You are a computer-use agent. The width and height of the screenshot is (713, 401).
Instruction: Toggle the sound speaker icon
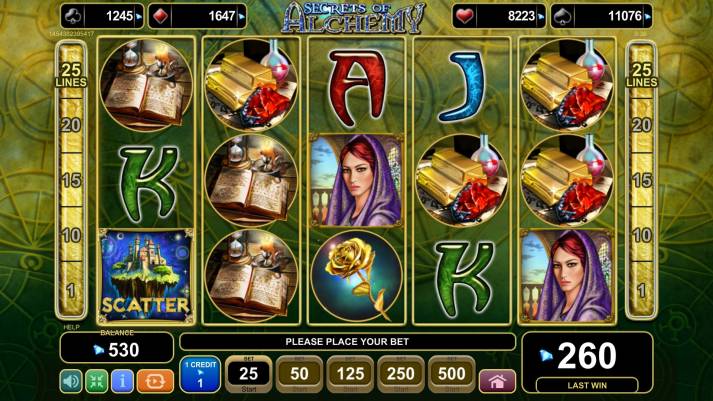pos(71,381)
